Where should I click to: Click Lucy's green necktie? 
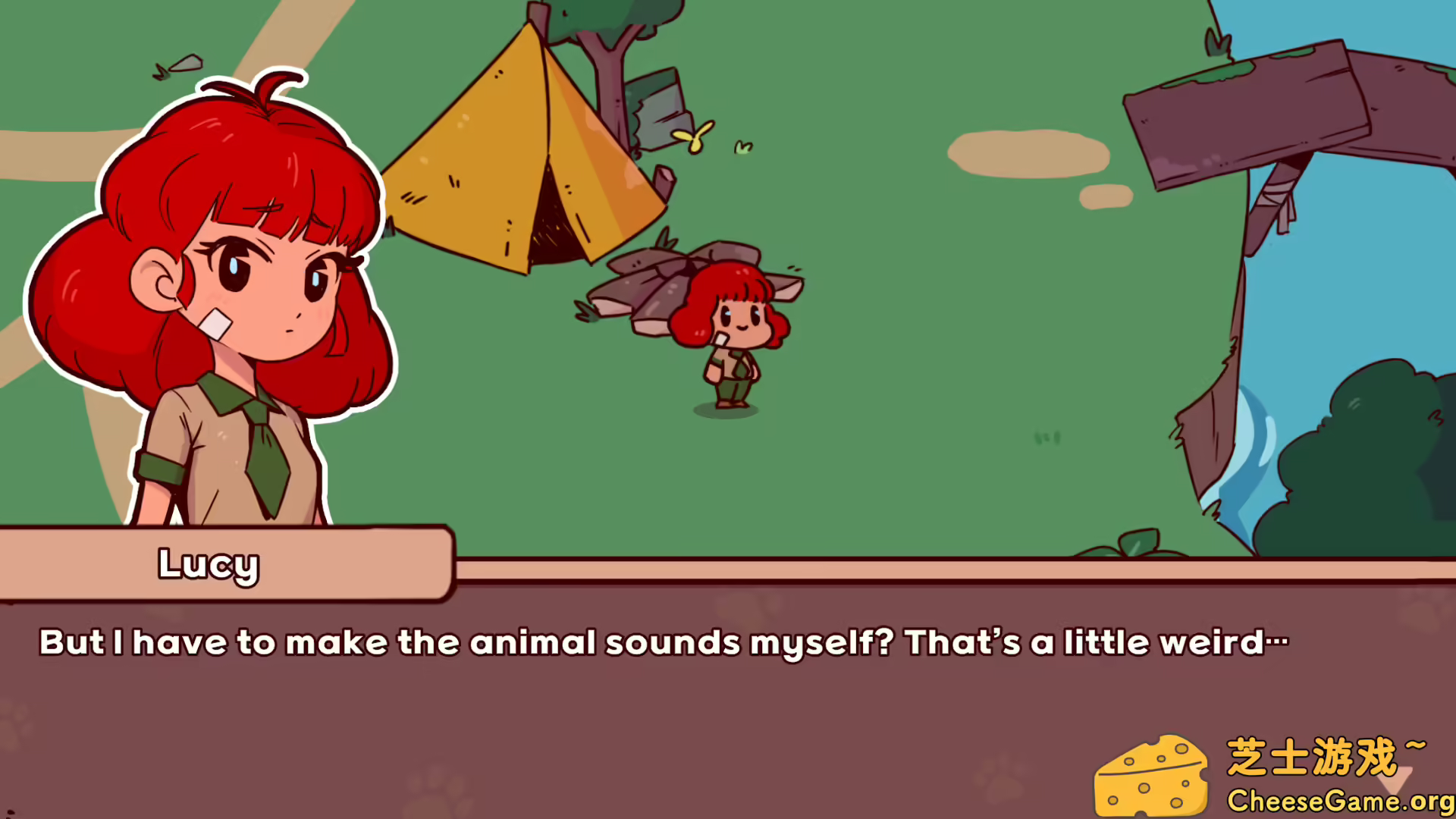point(265,455)
